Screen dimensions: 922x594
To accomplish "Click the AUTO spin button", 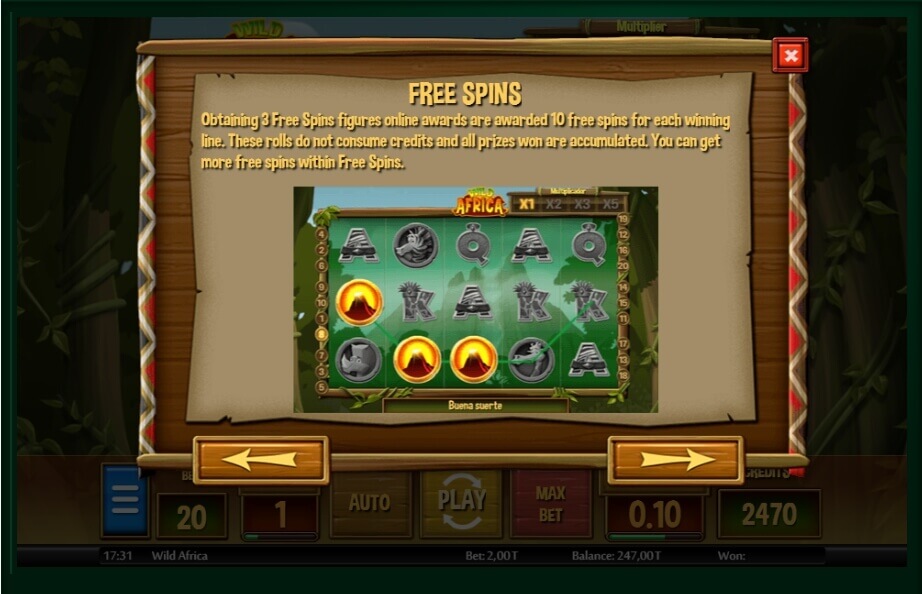I will 370,503.
